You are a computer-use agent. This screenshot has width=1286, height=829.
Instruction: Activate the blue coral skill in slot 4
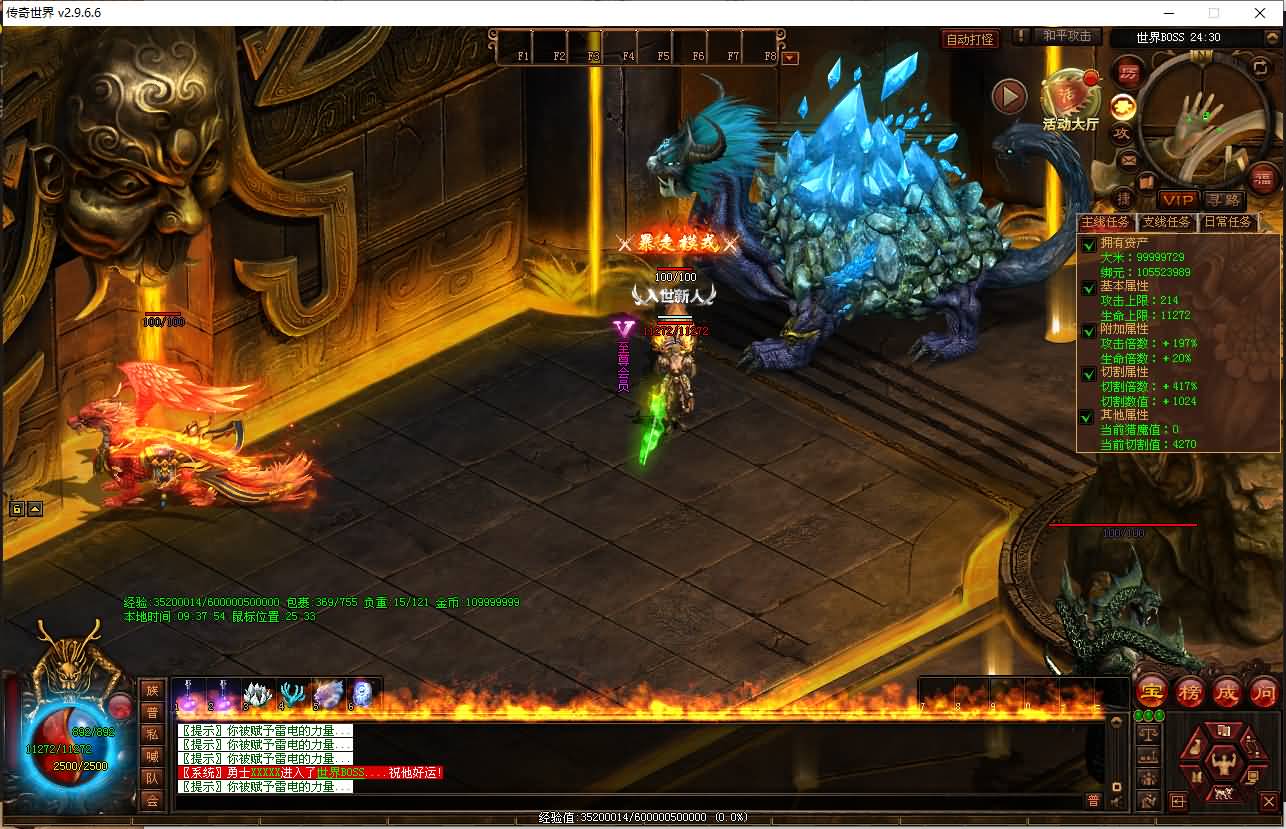tap(293, 694)
